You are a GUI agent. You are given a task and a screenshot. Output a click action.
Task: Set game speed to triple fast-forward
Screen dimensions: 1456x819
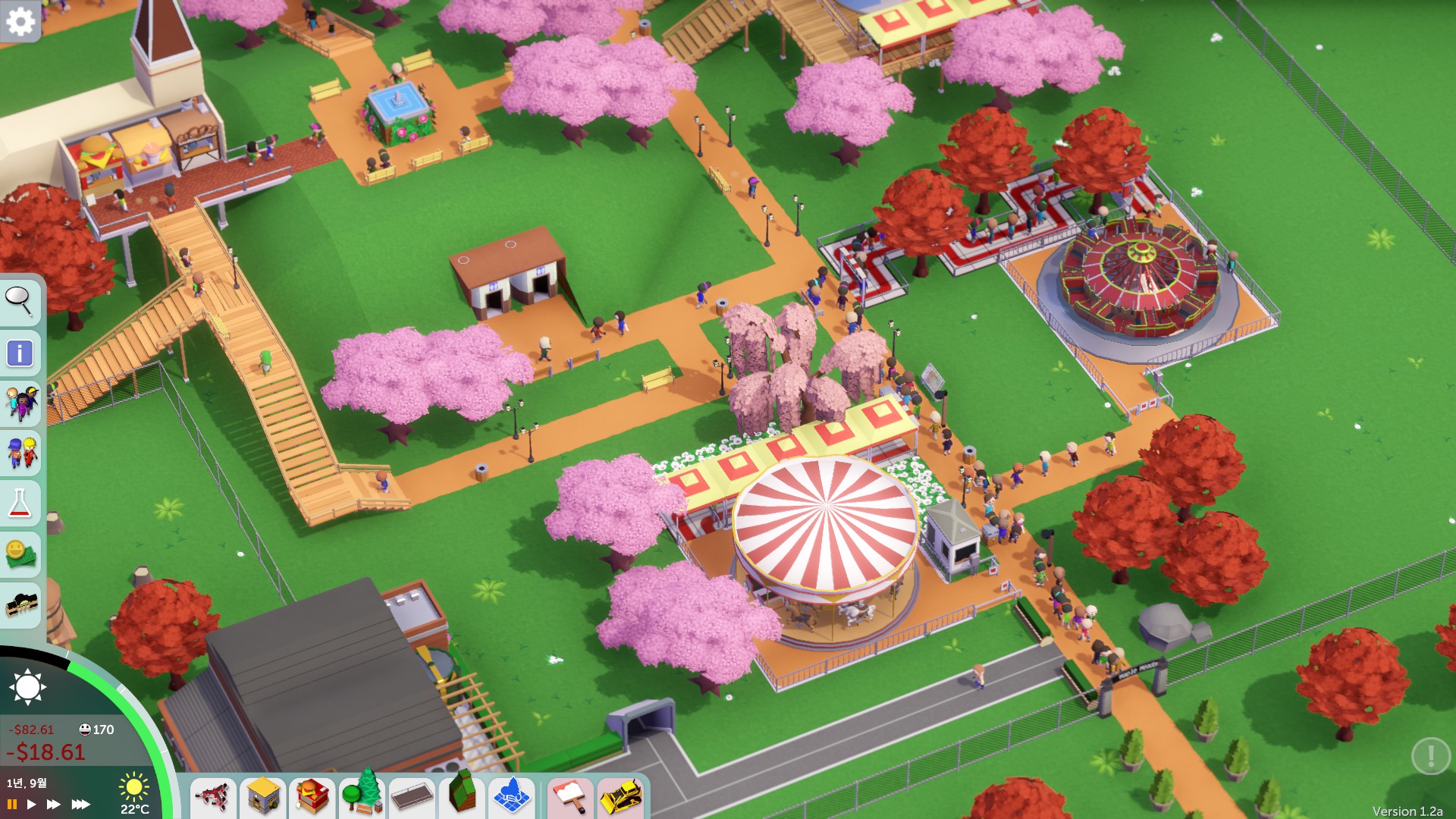pos(80,804)
